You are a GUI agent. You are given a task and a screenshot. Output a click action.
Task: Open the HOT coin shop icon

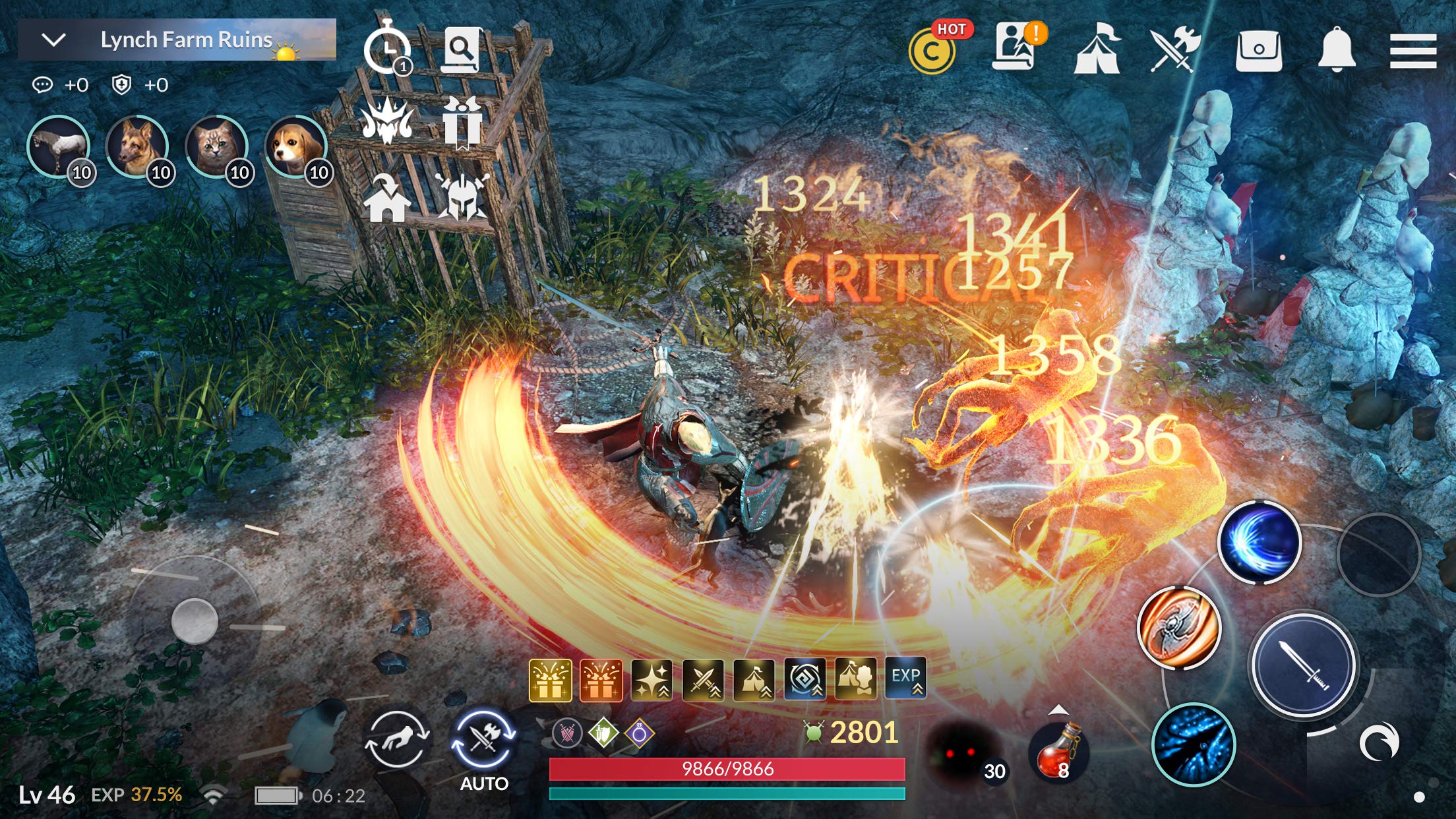[x=932, y=51]
